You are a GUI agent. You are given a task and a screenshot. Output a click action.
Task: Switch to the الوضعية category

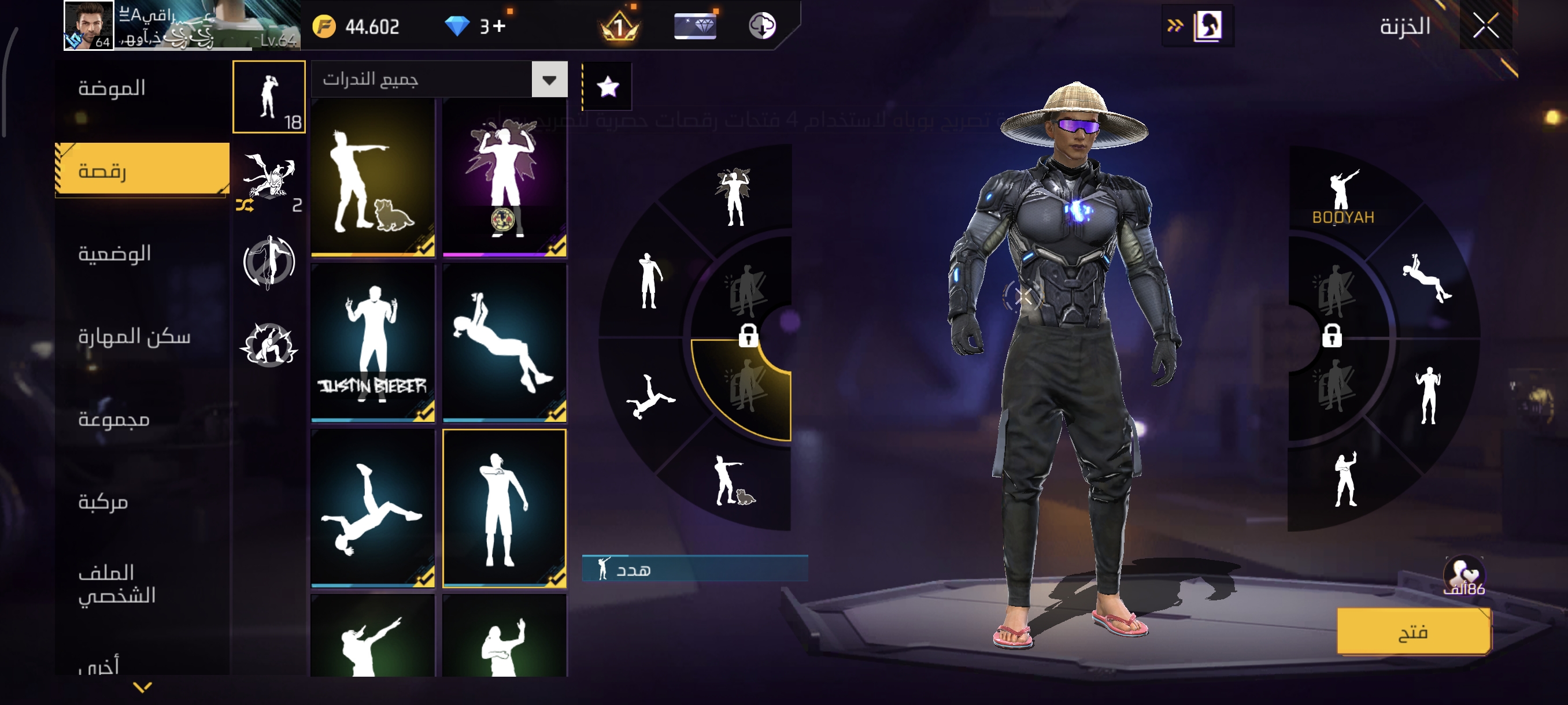[114, 254]
